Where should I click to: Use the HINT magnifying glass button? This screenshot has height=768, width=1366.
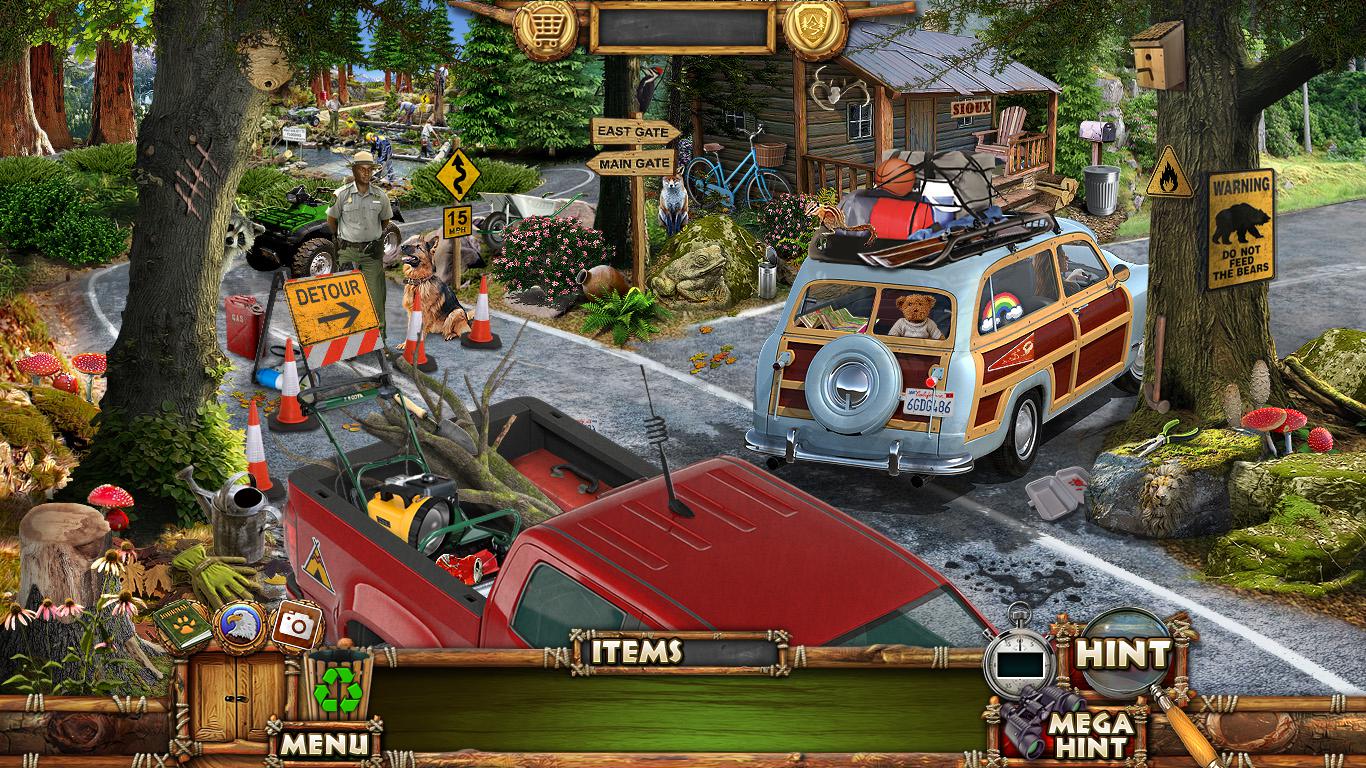(1122, 655)
